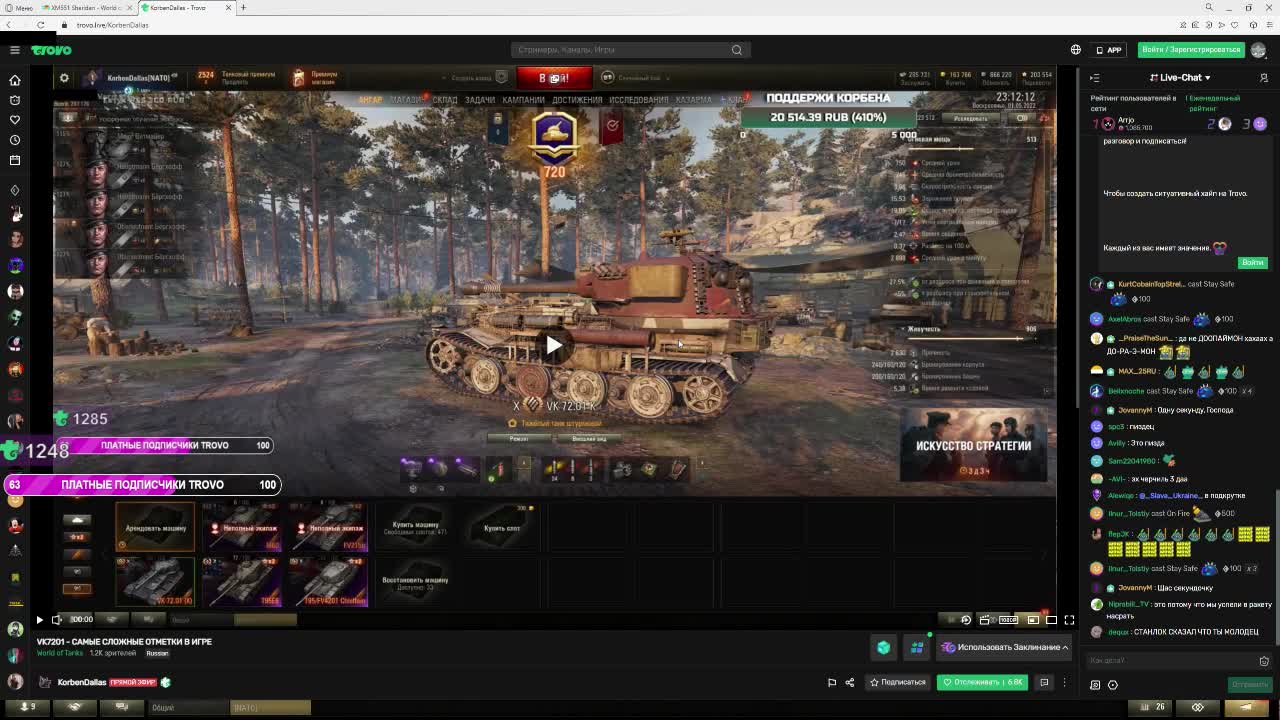This screenshot has height=720, width=1280.
Task: Select the VK 72.01 K tank in carousel
Action: (155, 581)
